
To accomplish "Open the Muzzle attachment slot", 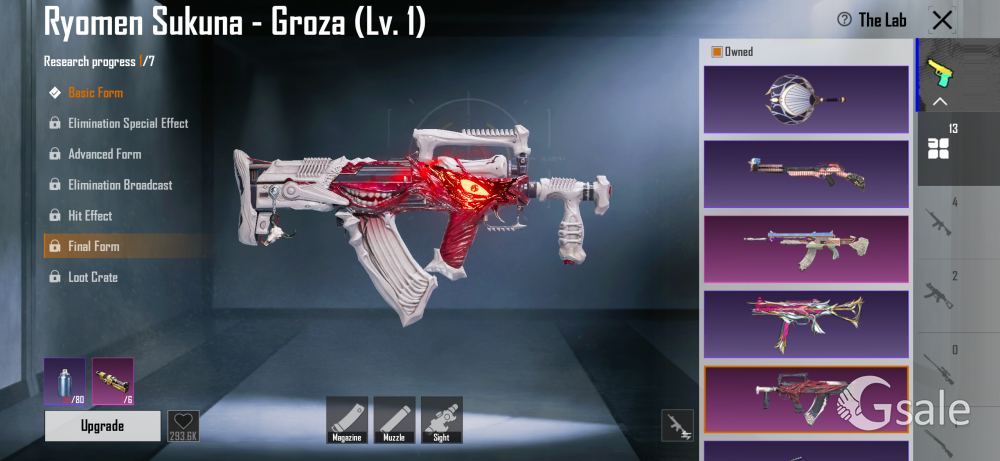I will (x=394, y=419).
